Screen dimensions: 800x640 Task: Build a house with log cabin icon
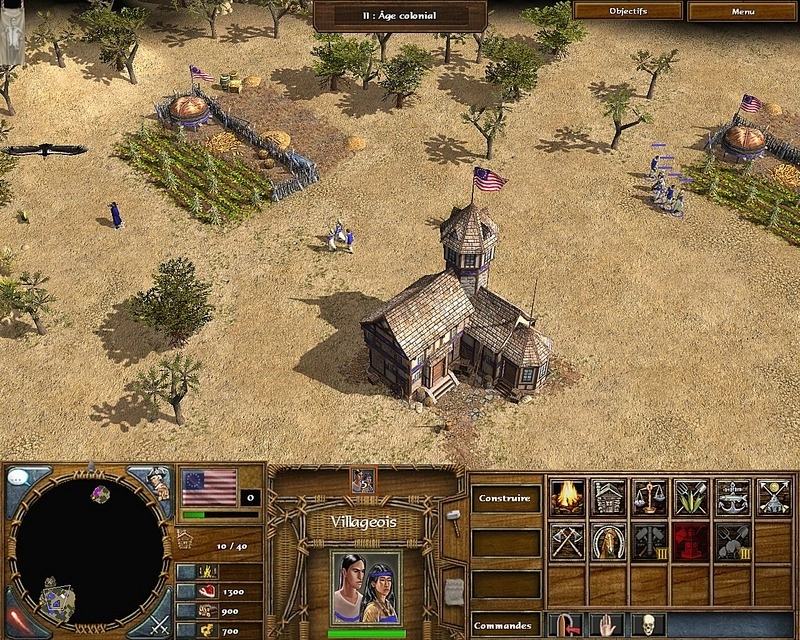click(x=608, y=497)
